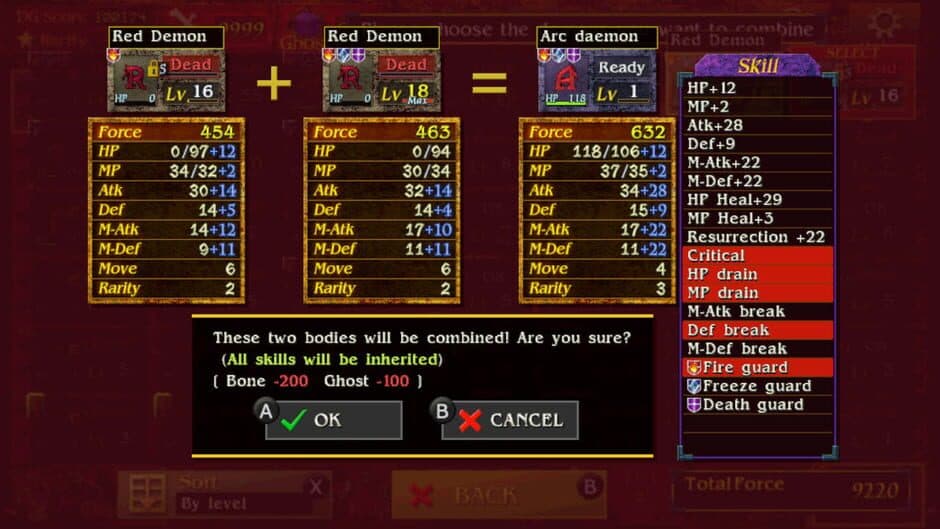The image size is (940, 529).
Task: Highlight the Def break skill
Action: (757, 330)
